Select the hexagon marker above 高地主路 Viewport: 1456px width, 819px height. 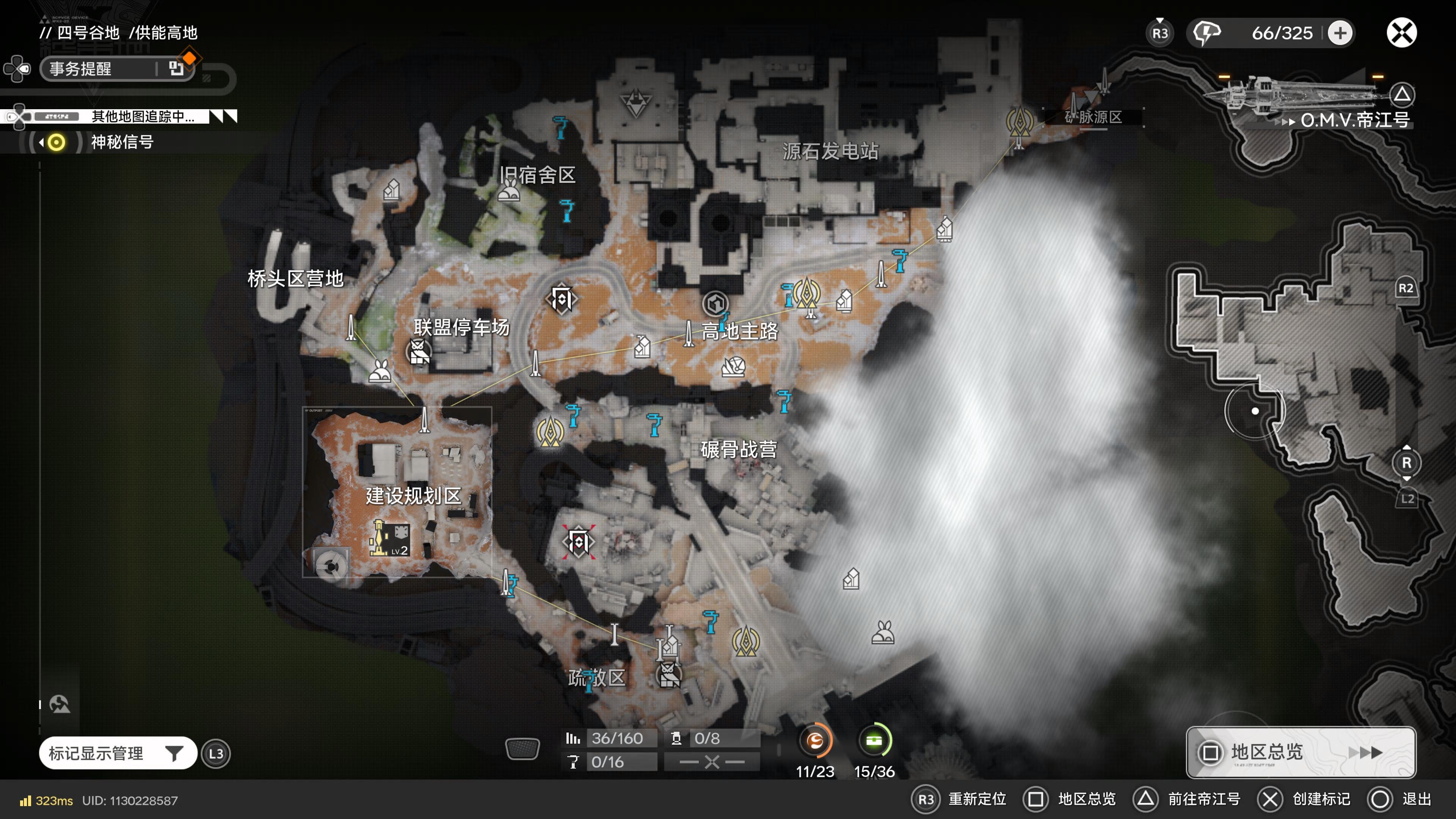click(715, 303)
